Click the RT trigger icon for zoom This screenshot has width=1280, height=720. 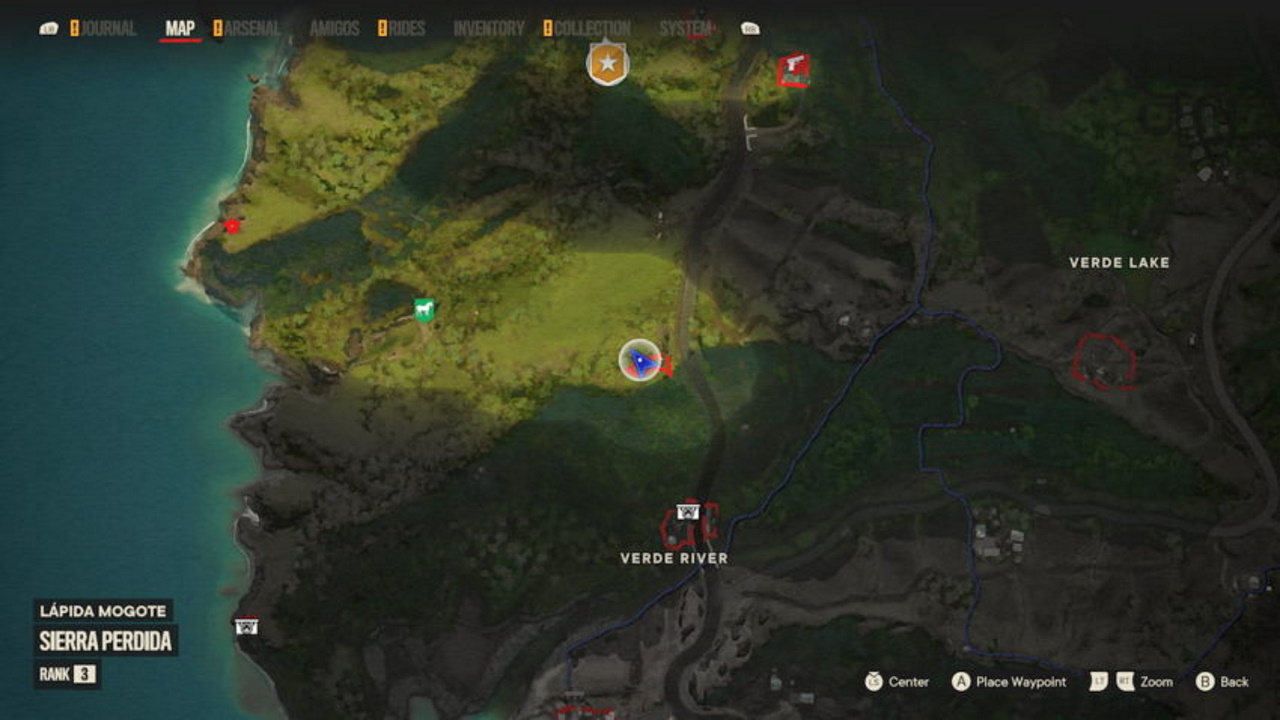[1124, 681]
